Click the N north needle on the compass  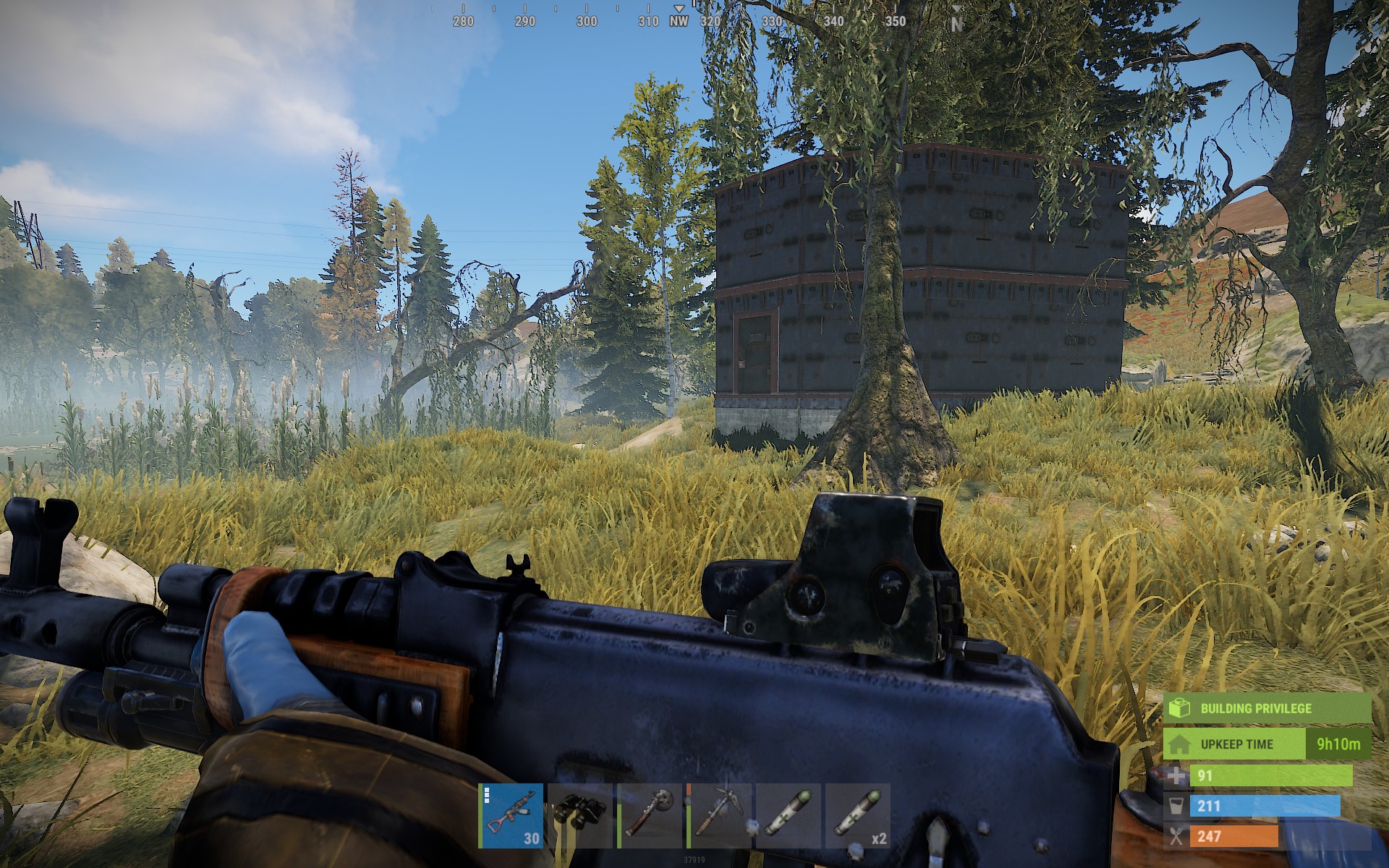[x=957, y=22]
